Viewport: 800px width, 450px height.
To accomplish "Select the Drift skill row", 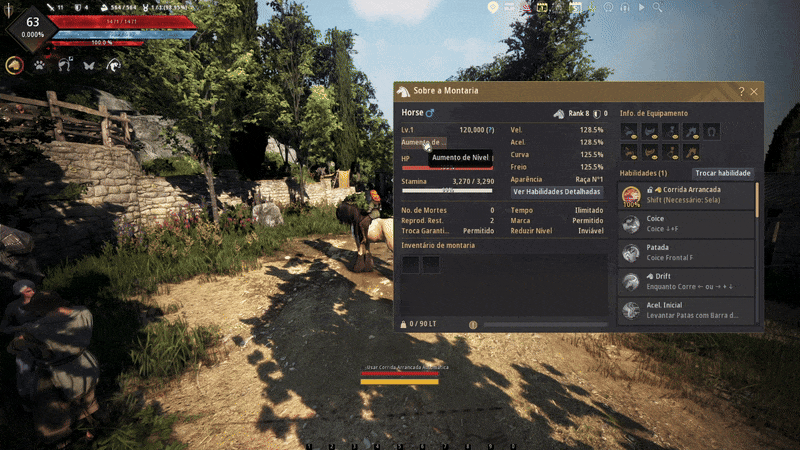I will pyautogui.click(x=686, y=281).
